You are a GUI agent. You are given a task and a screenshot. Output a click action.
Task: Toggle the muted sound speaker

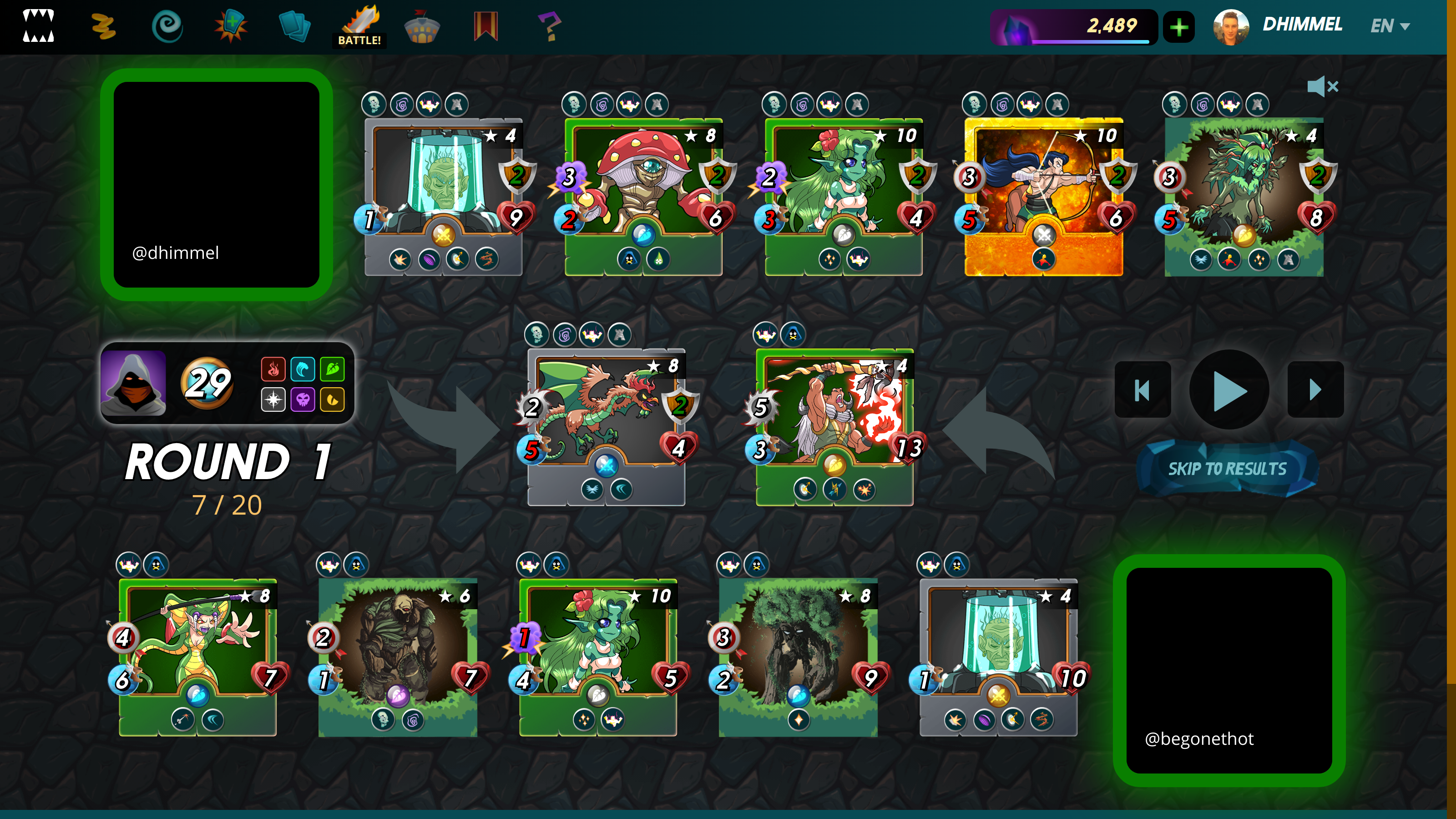[x=1322, y=86]
